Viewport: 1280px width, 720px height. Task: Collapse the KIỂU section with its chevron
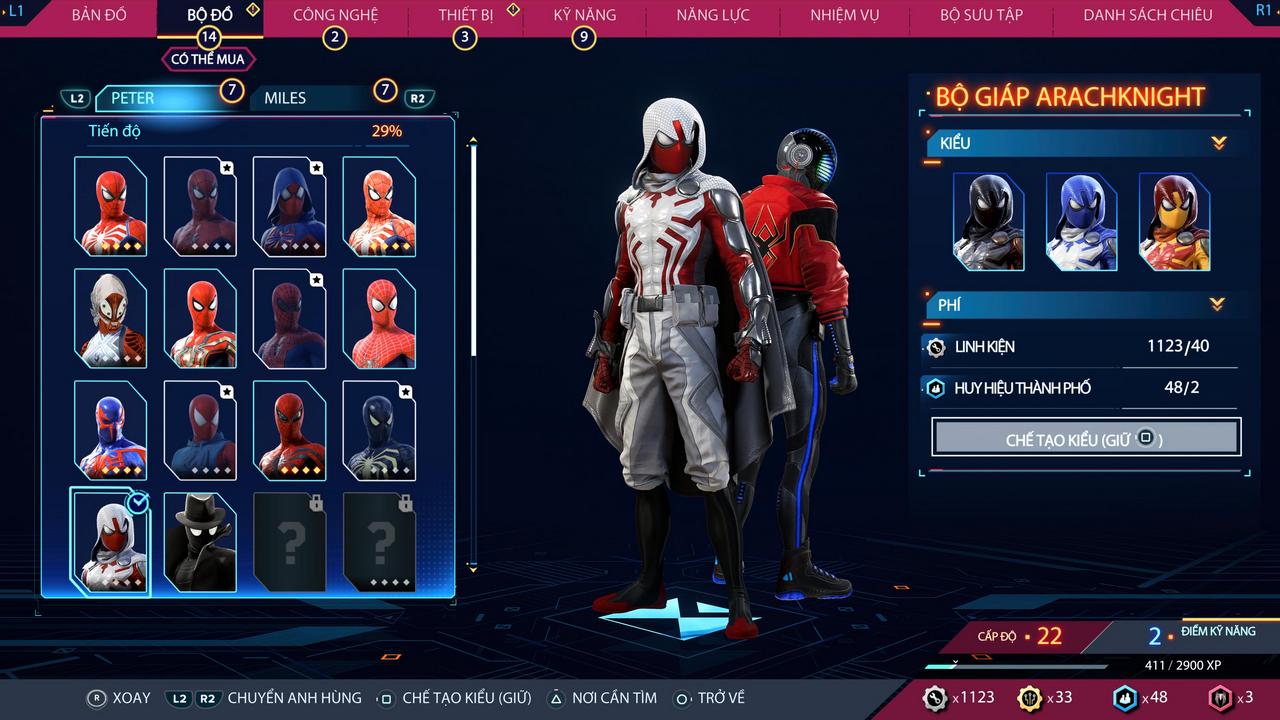click(x=1218, y=142)
